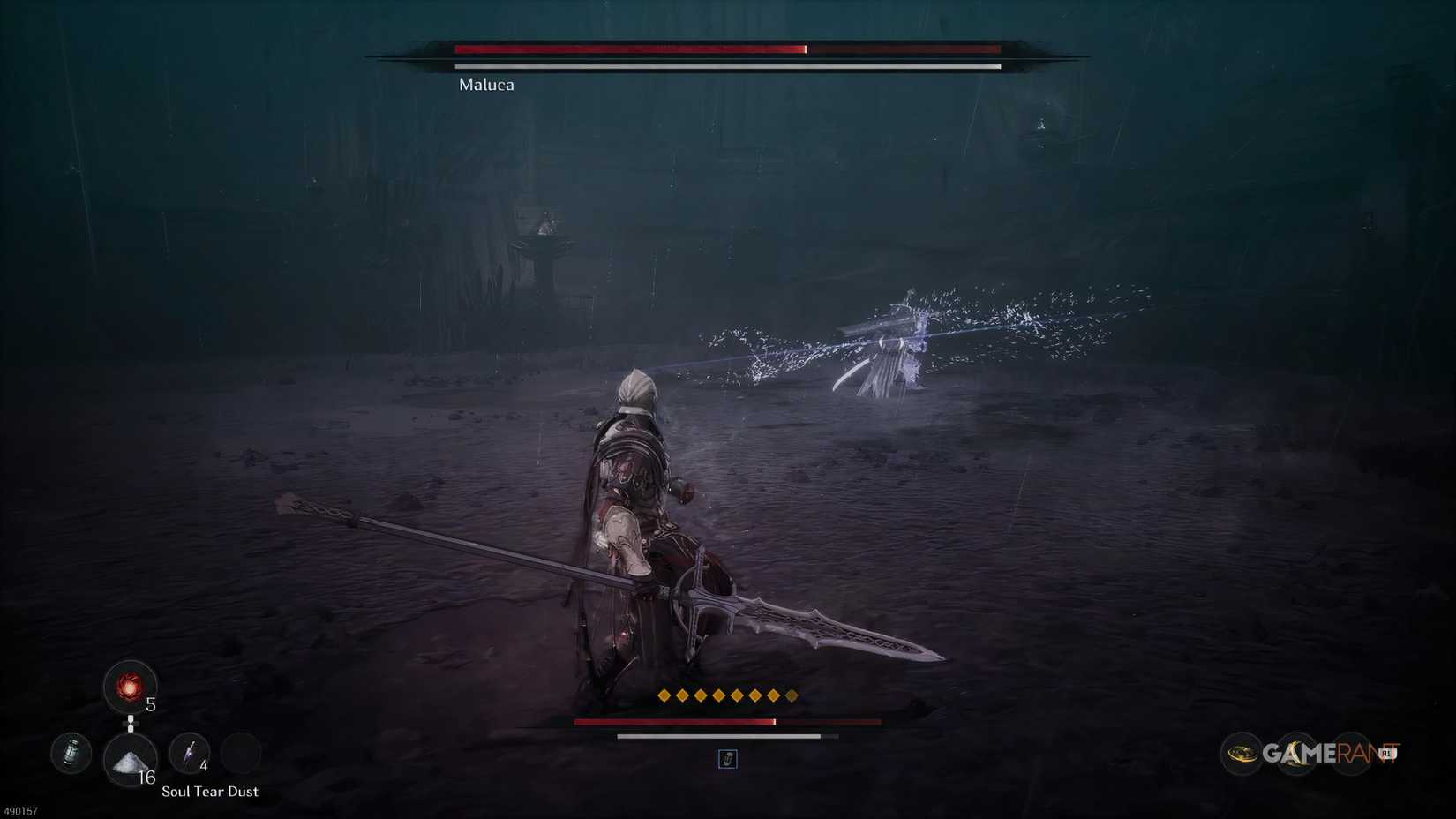This screenshot has width=1456, height=819.
Task: Expand the Soul Tear Dust count numeral 16
Action: (x=147, y=777)
